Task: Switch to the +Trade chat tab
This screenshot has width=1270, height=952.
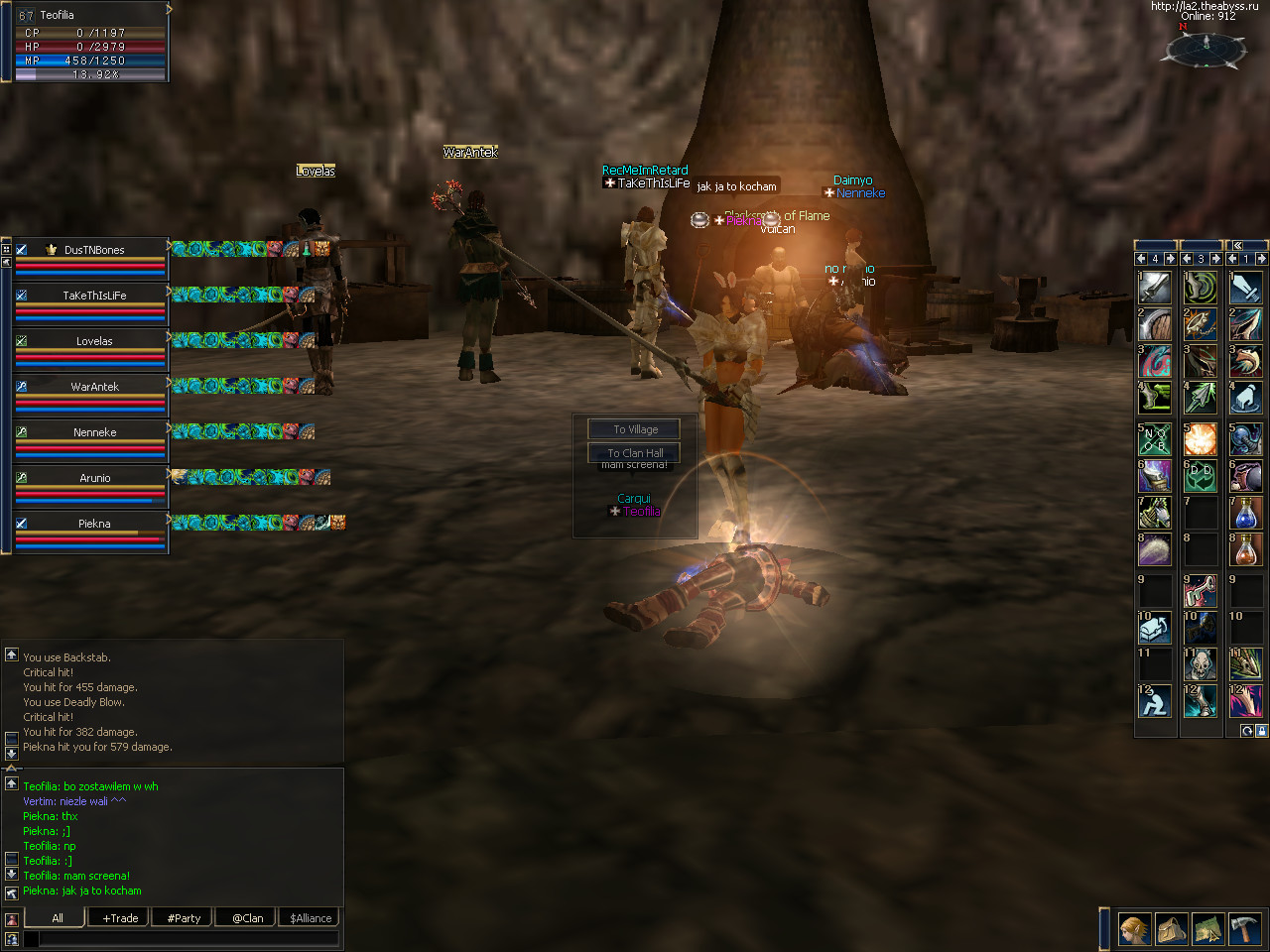Action: click(120, 918)
